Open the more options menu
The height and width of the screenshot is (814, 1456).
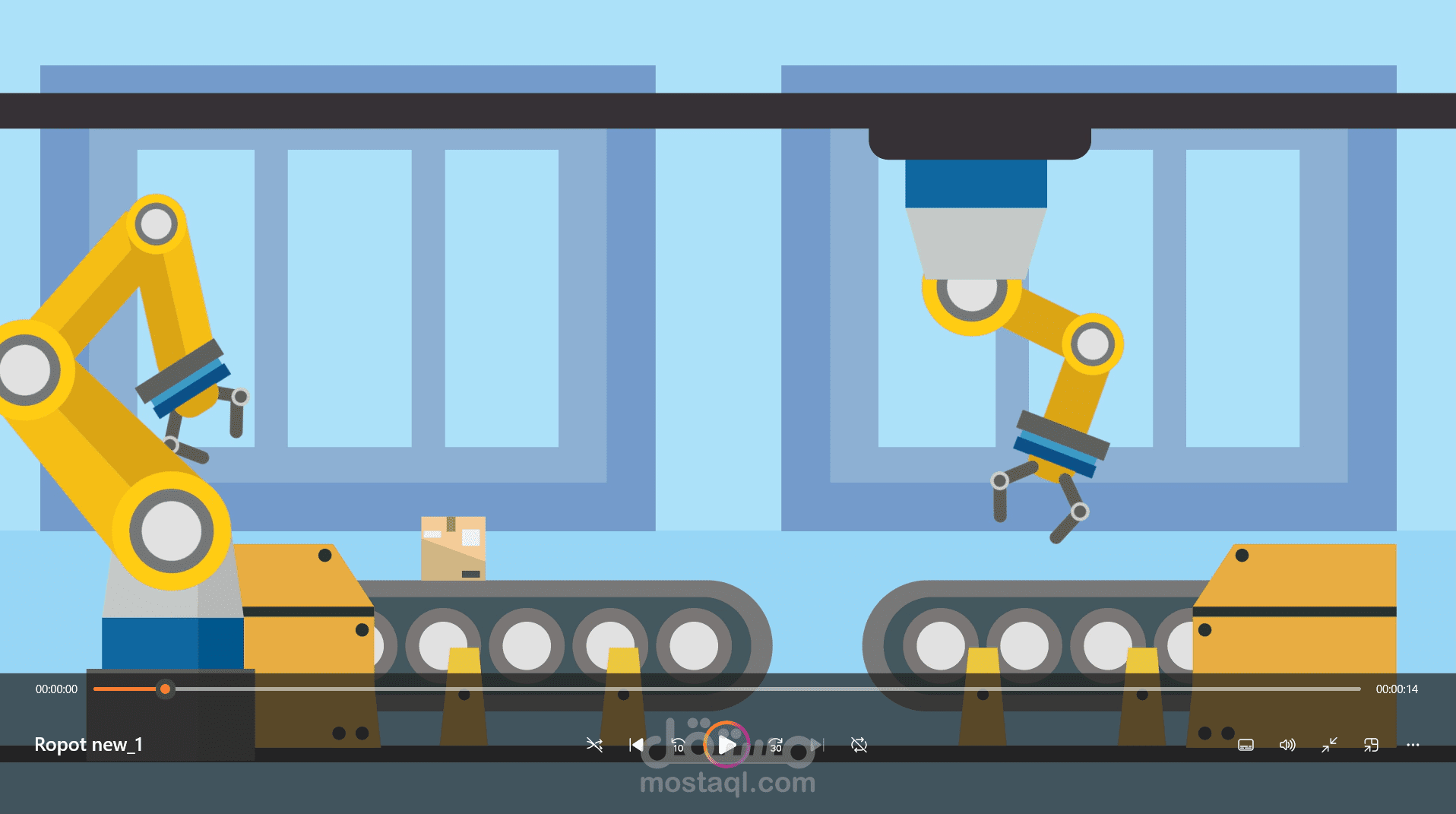click(x=1412, y=746)
